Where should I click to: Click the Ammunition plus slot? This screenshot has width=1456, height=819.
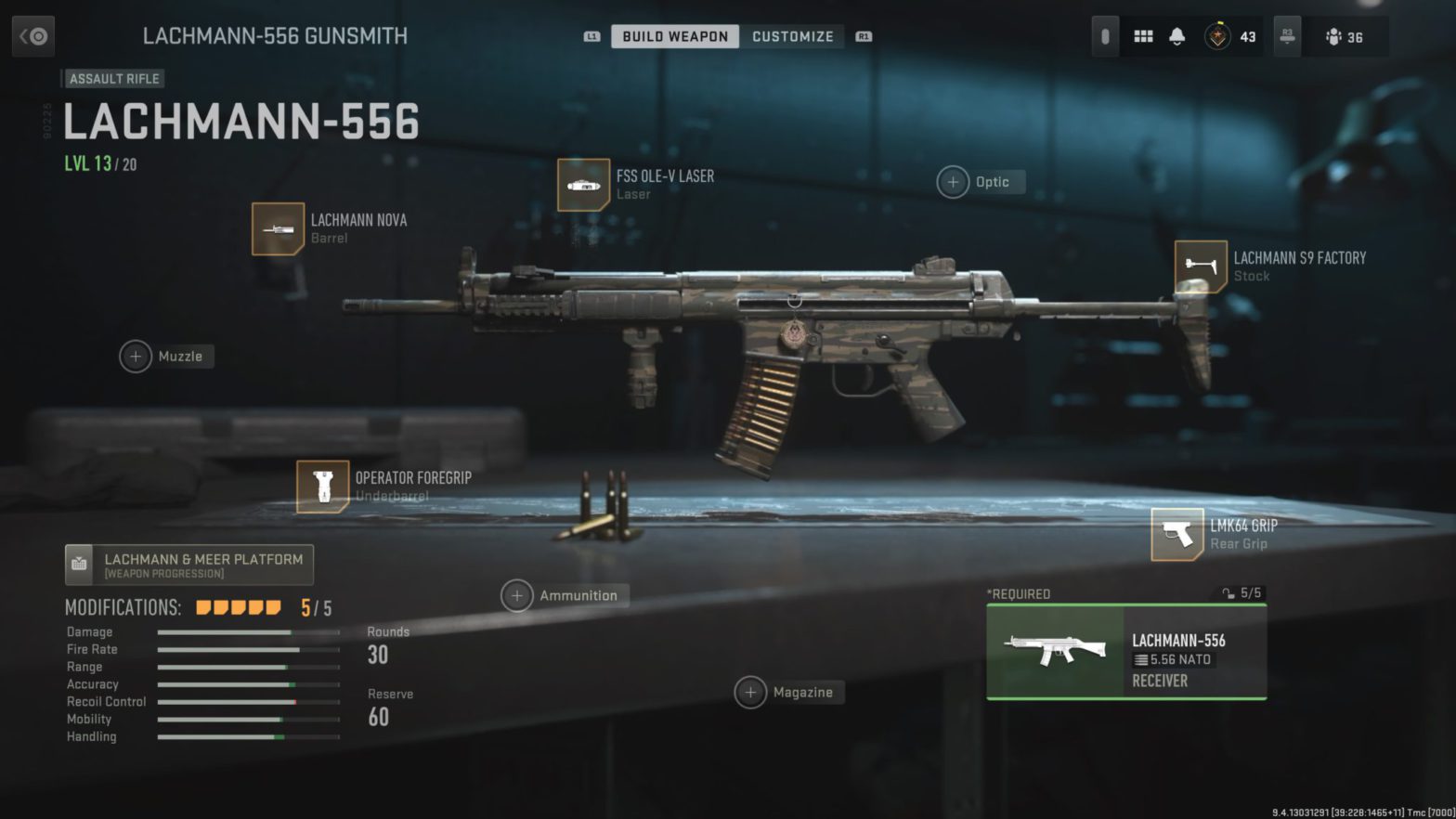tap(517, 595)
